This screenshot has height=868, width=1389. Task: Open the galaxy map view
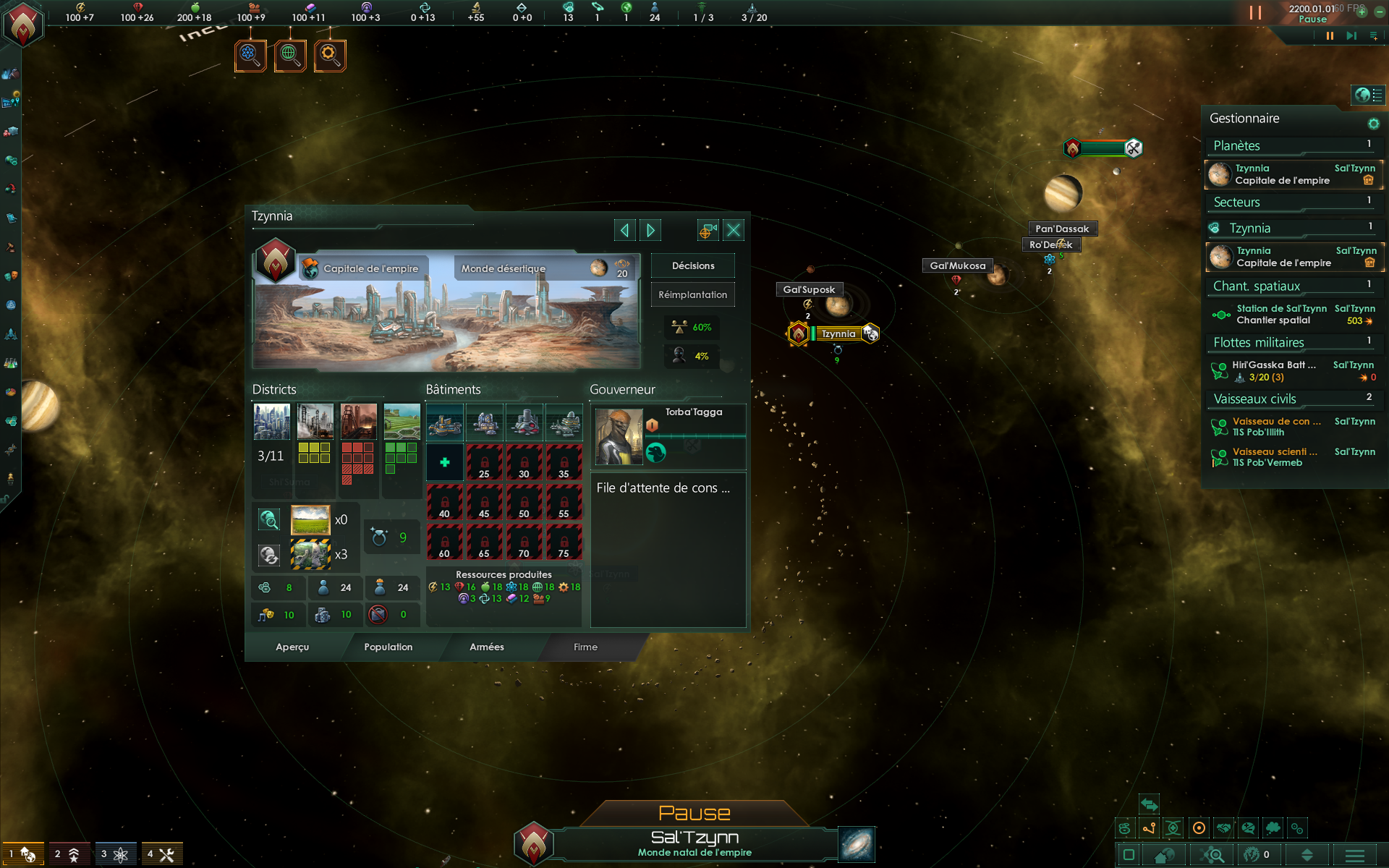click(857, 844)
